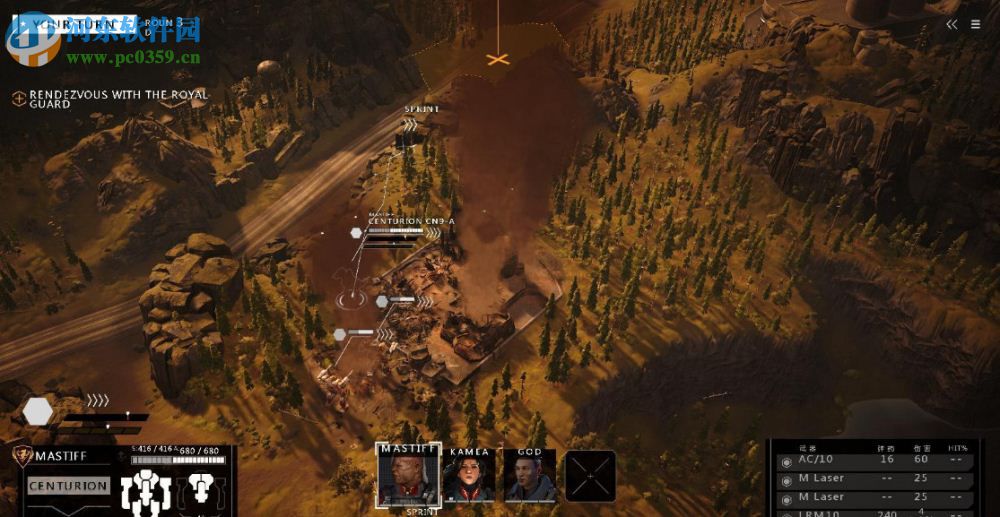
Task: Choose the God pilot portrait
Action: click(529, 475)
